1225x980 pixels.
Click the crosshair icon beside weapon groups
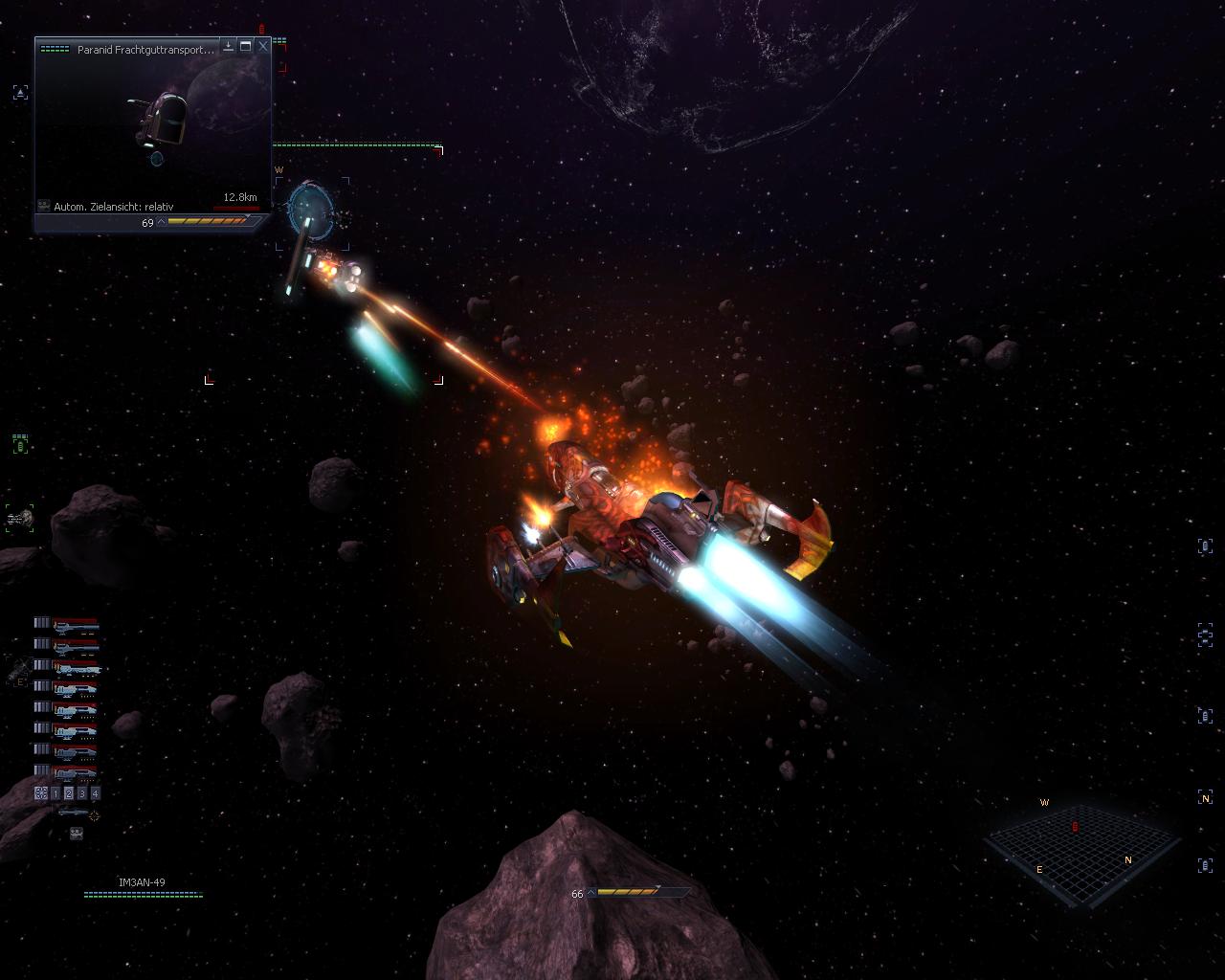coord(41,793)
